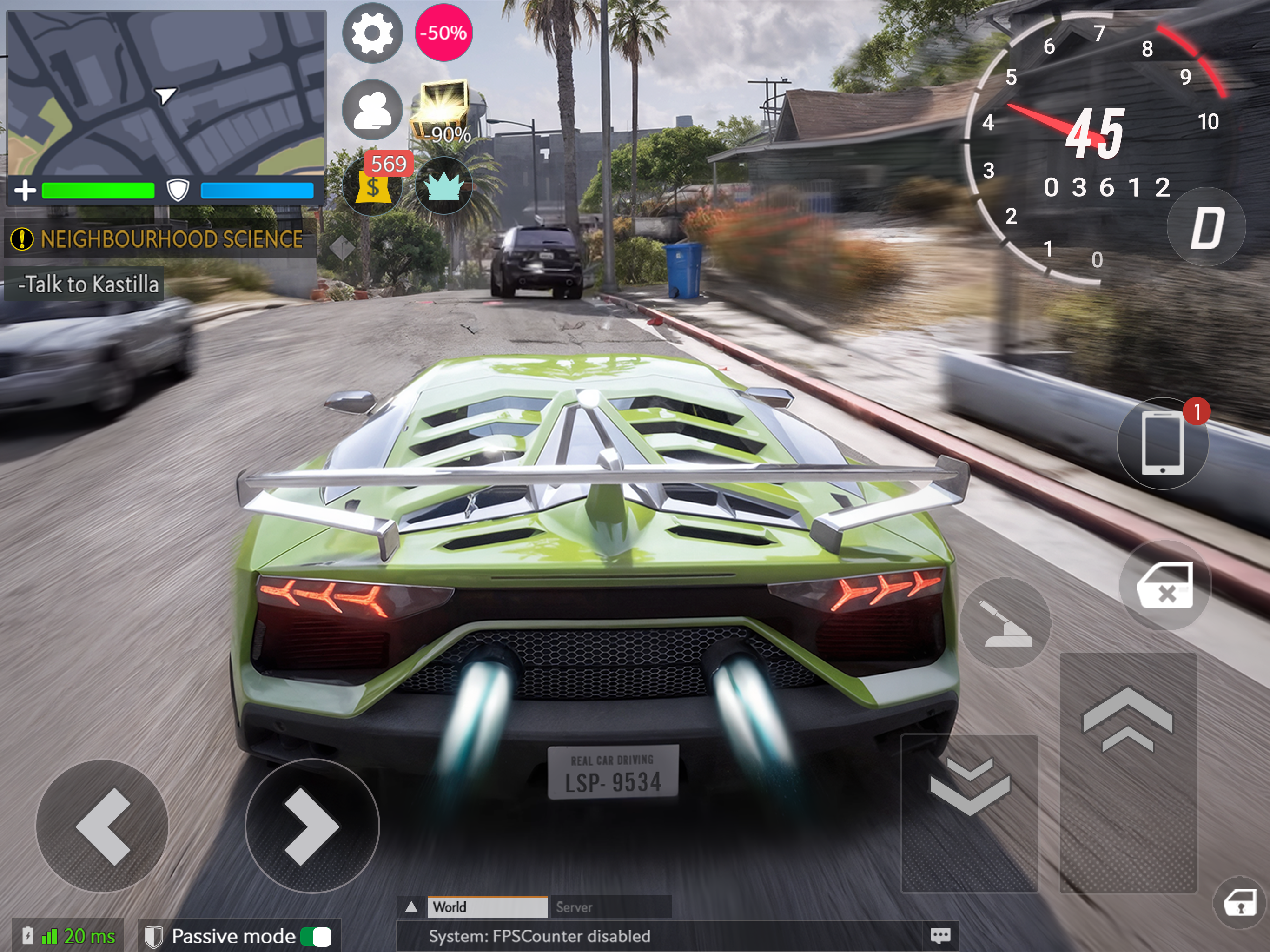Change the D gear selector
This screenshot has width=1270, height=952.
(1206, 227)
